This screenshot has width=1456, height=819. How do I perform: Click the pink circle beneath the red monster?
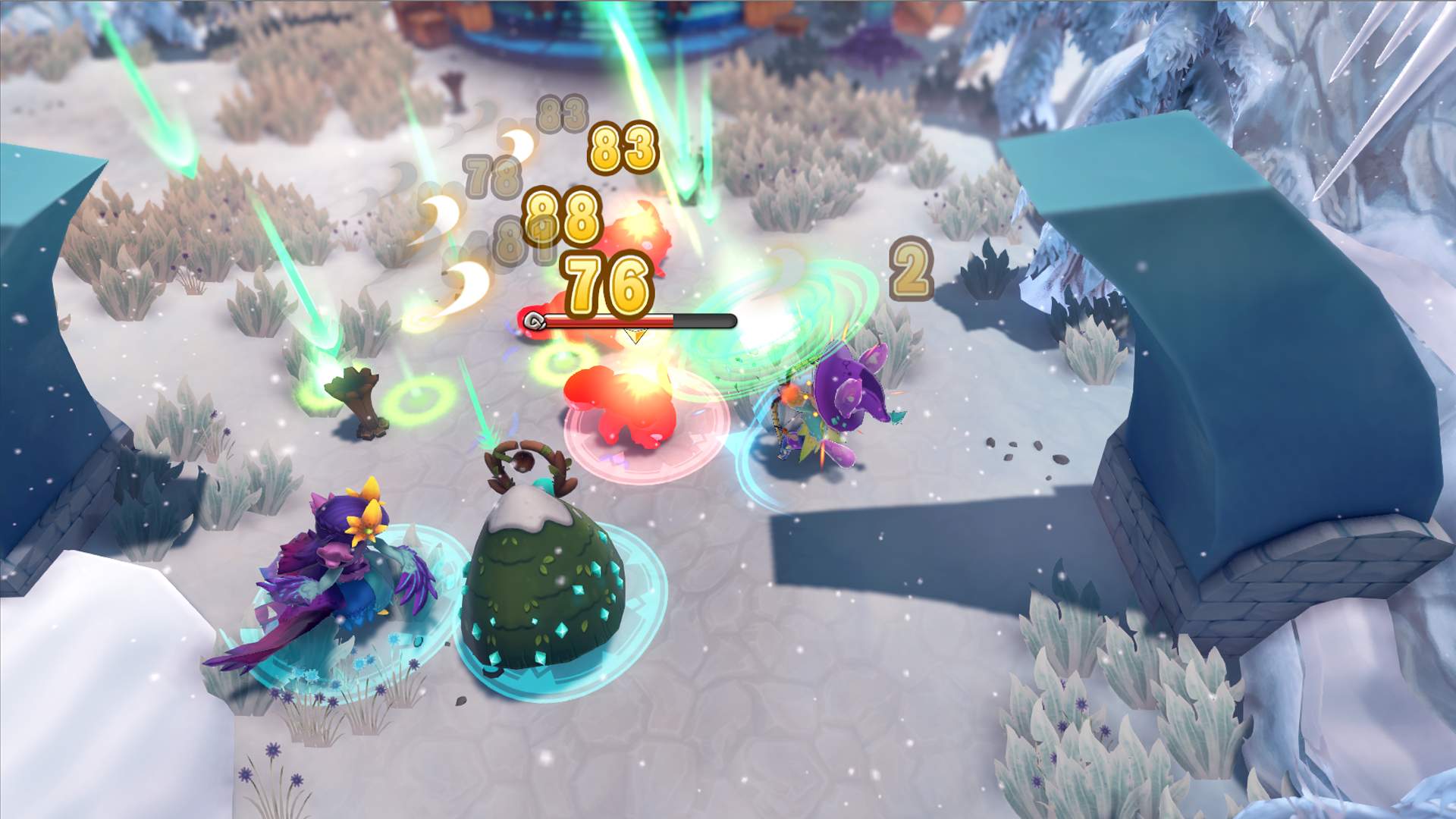(641, 463)
